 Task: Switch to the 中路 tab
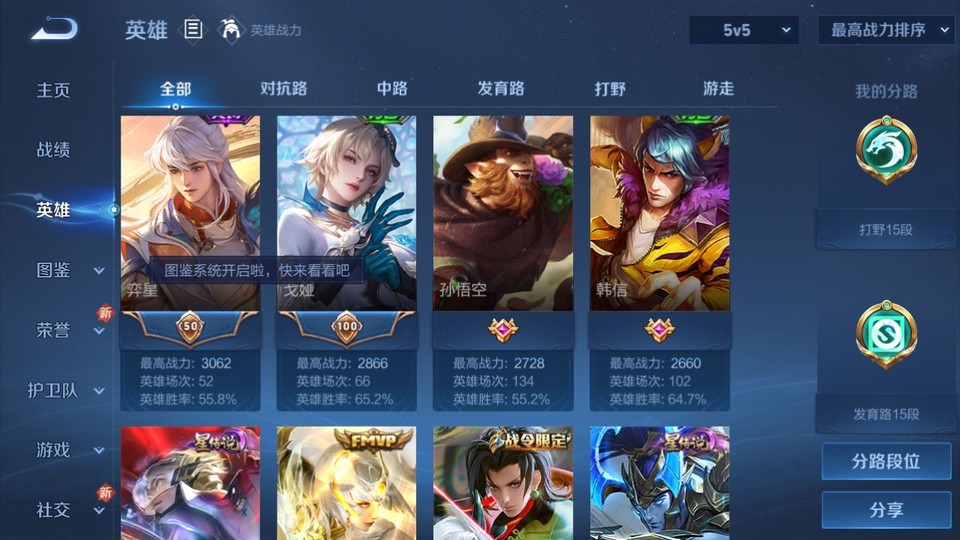tap(392, 88)
